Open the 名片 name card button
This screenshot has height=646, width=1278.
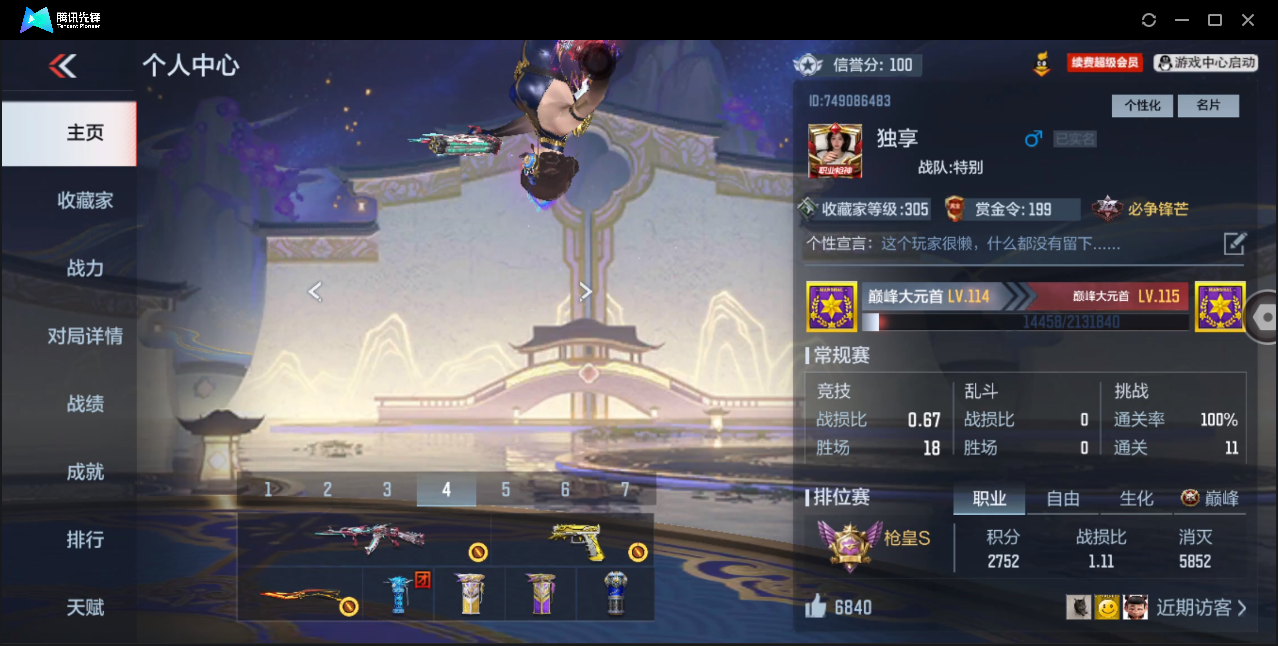pos(1208,106)
